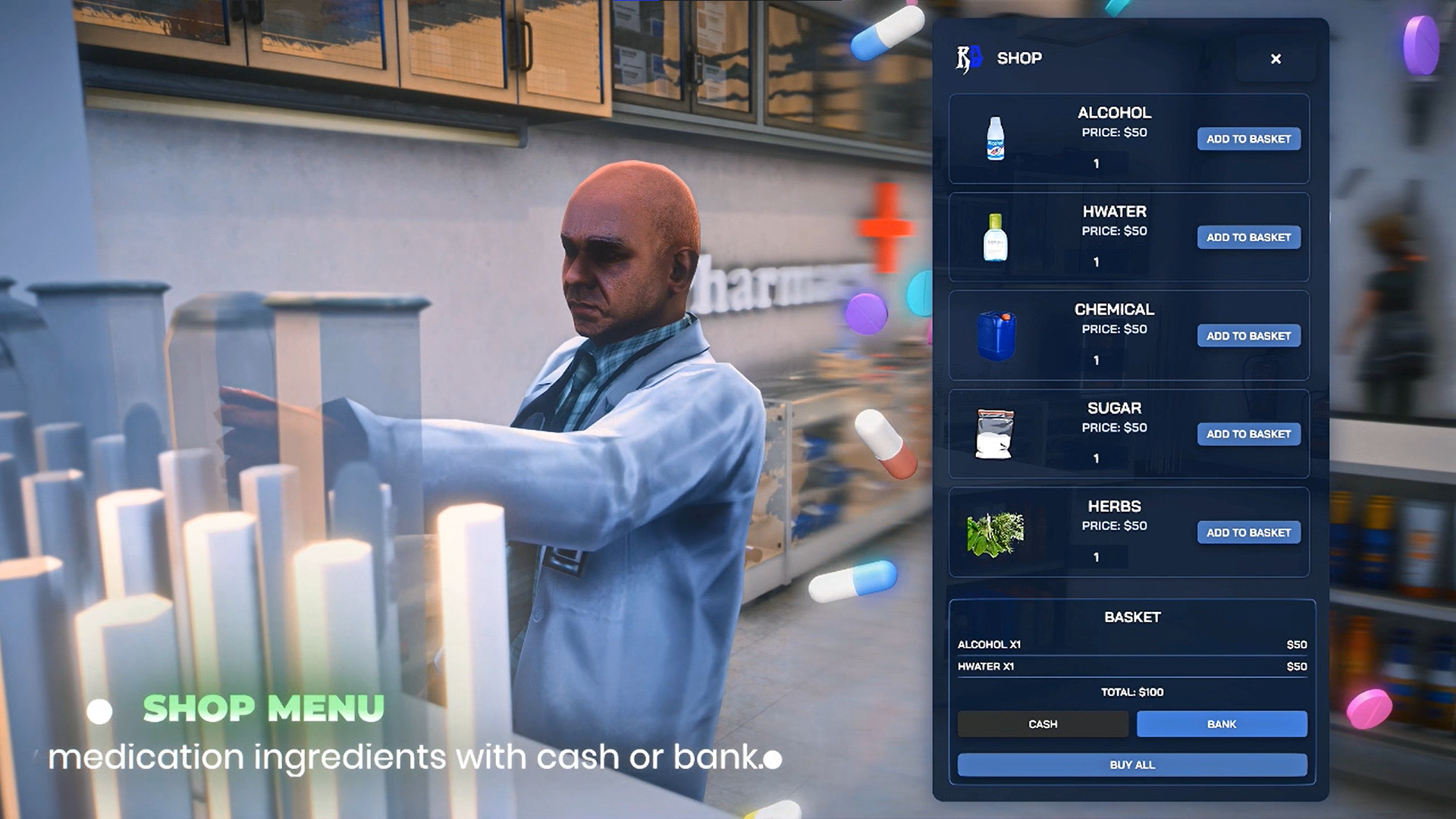
Task: Edit the Hwater quantity field
Action: pos(1097,262)
